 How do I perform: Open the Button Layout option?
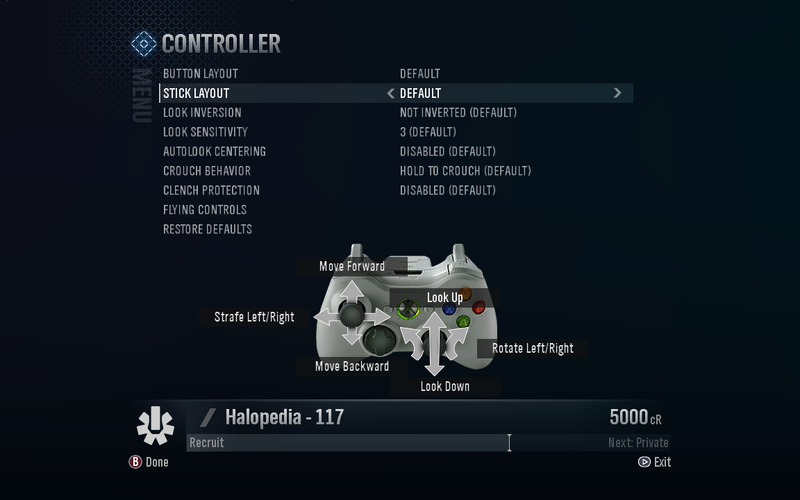point(200,74)
